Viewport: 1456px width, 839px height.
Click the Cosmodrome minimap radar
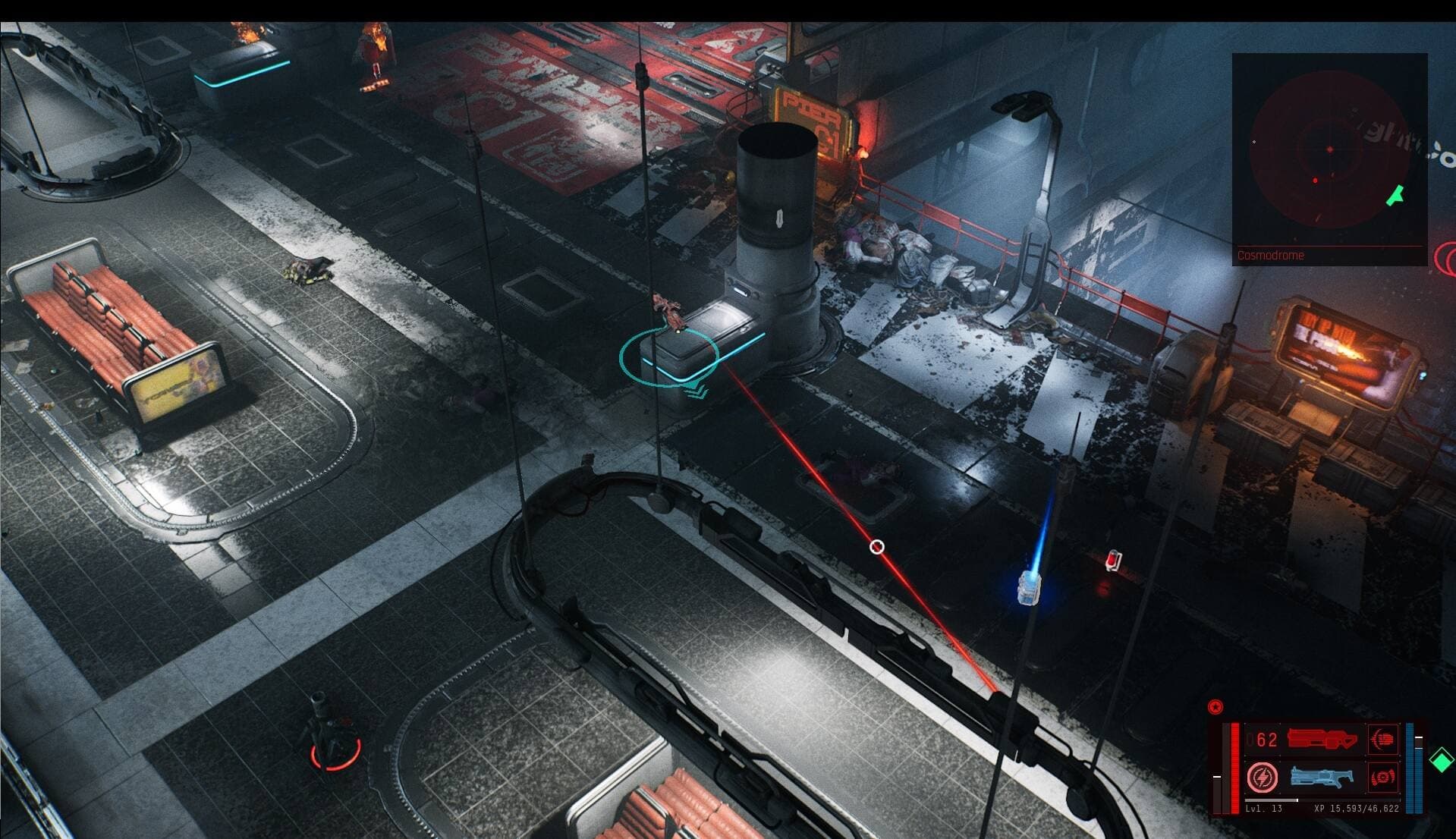pos(1328,152)
